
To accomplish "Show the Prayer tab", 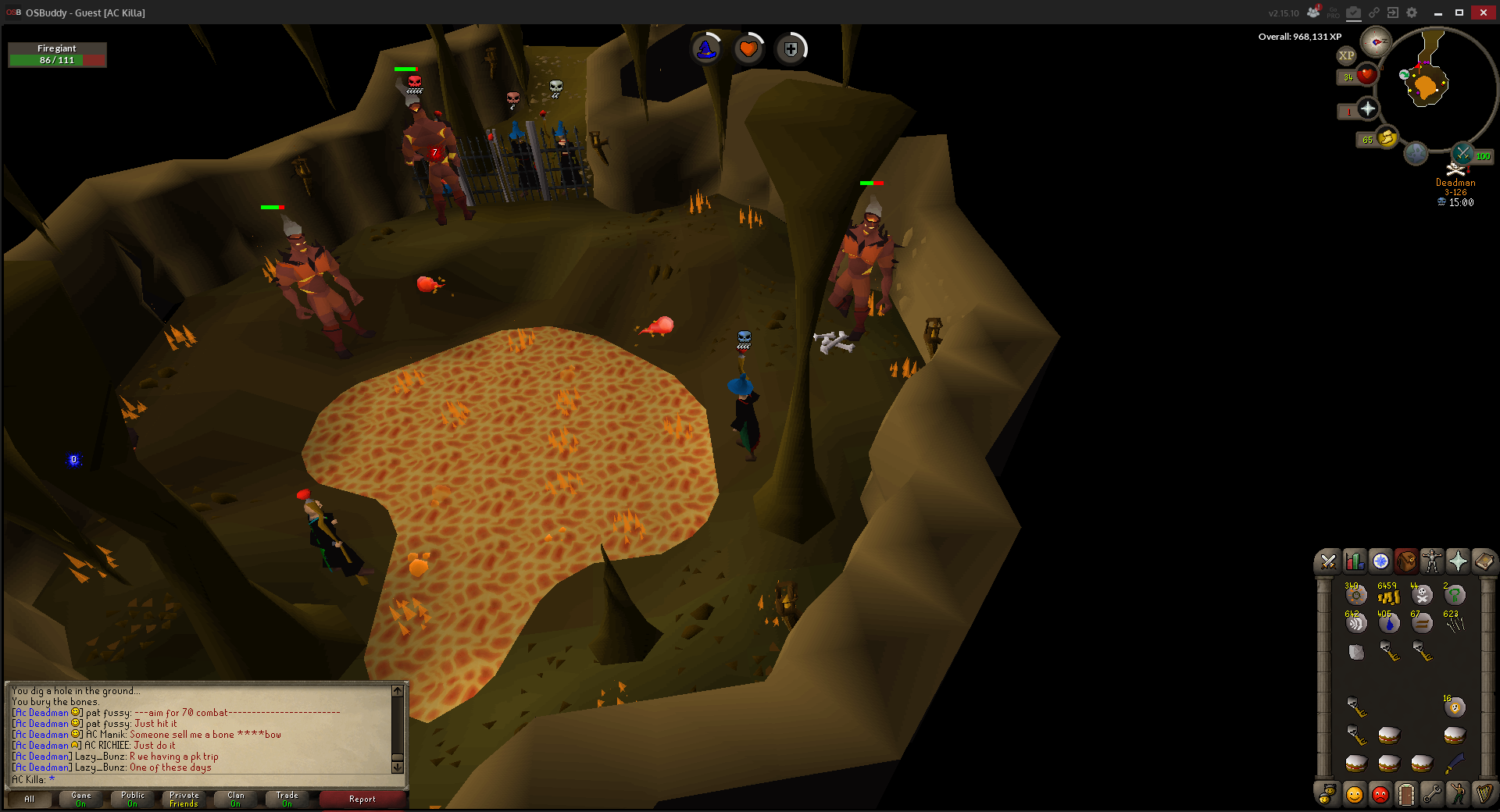I will click(x=1458, y=561).
